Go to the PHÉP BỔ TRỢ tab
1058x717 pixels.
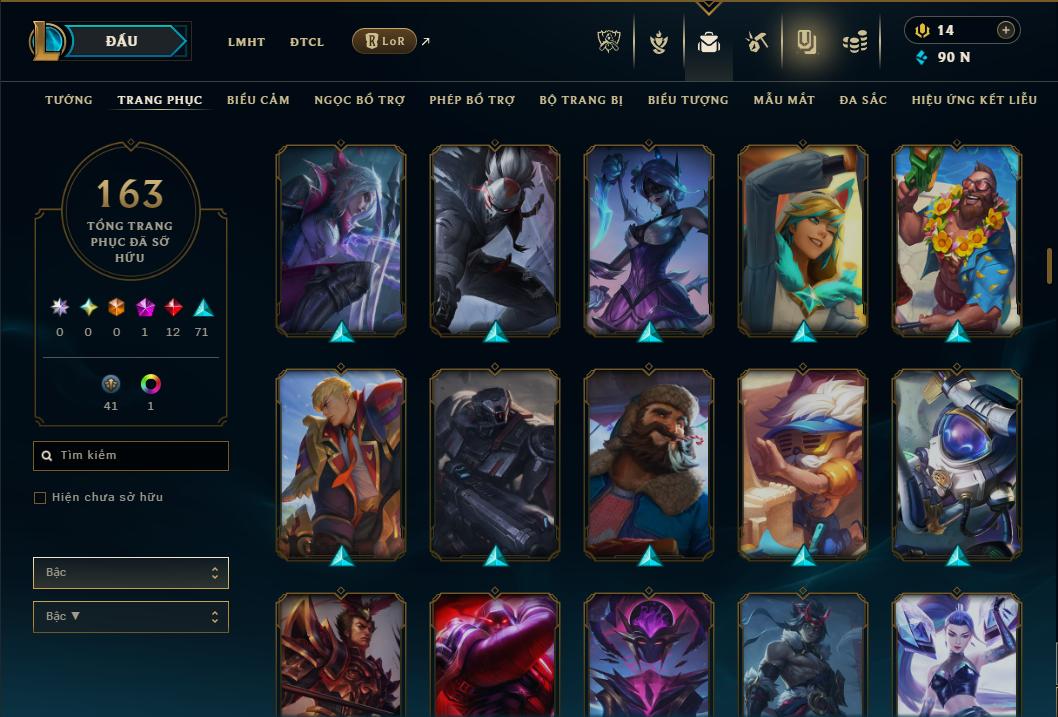(472, 100)
